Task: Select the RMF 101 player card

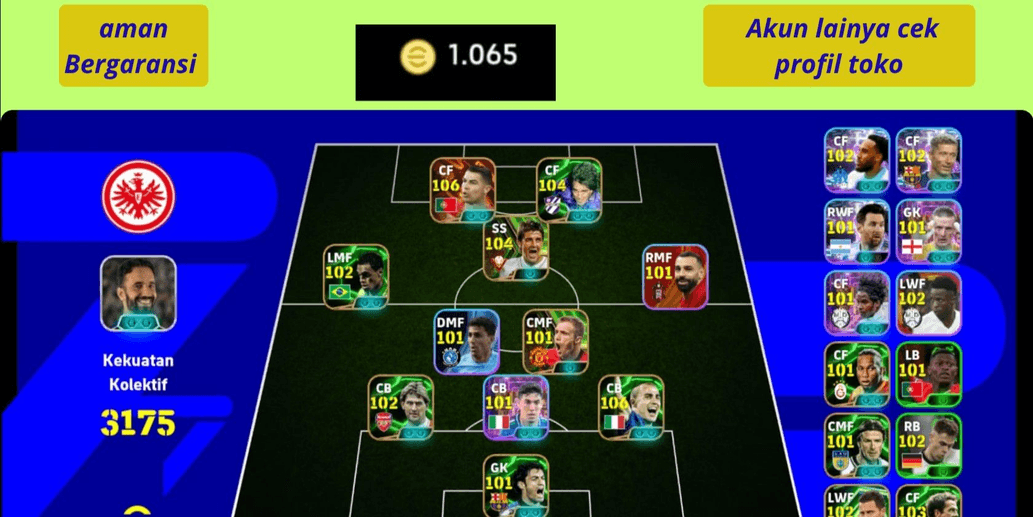Action: [675, 275]
